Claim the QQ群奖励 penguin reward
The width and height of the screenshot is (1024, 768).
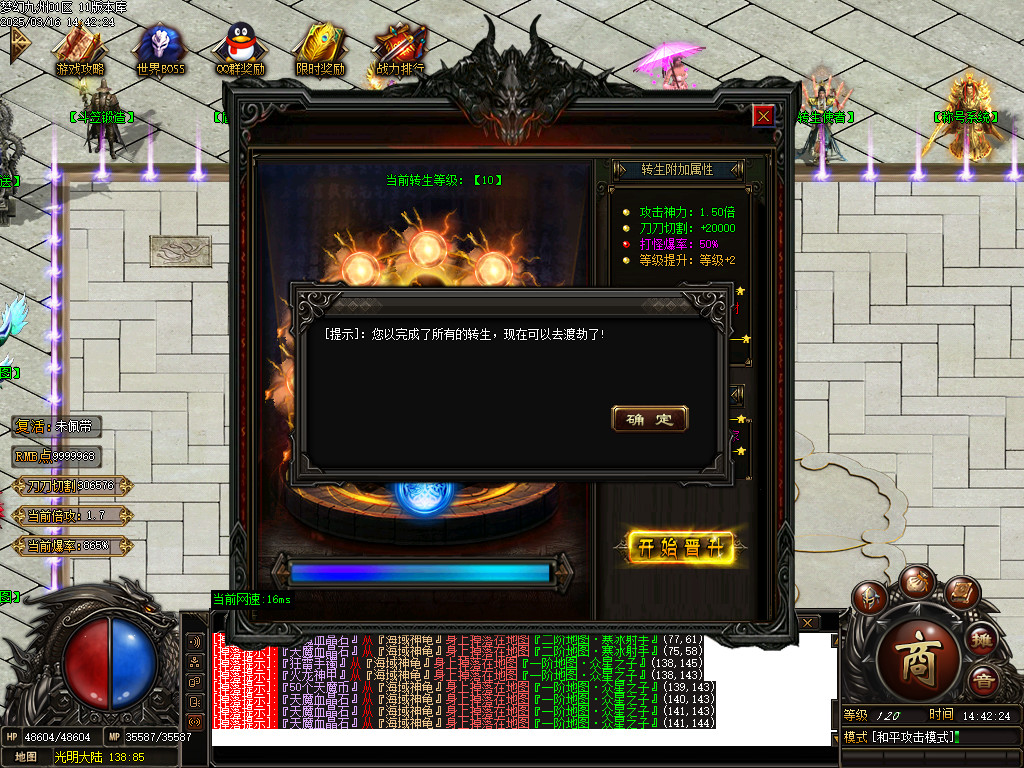(240, 50)
